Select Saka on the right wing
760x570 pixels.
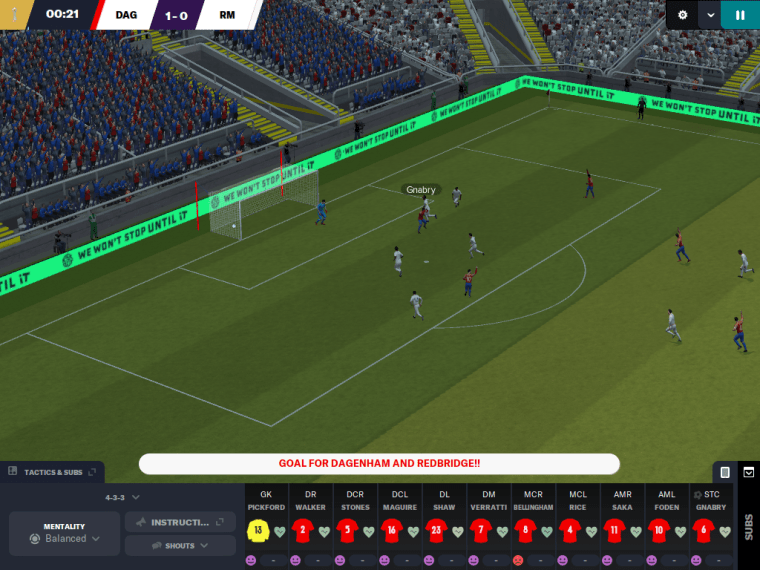point(614,530)
